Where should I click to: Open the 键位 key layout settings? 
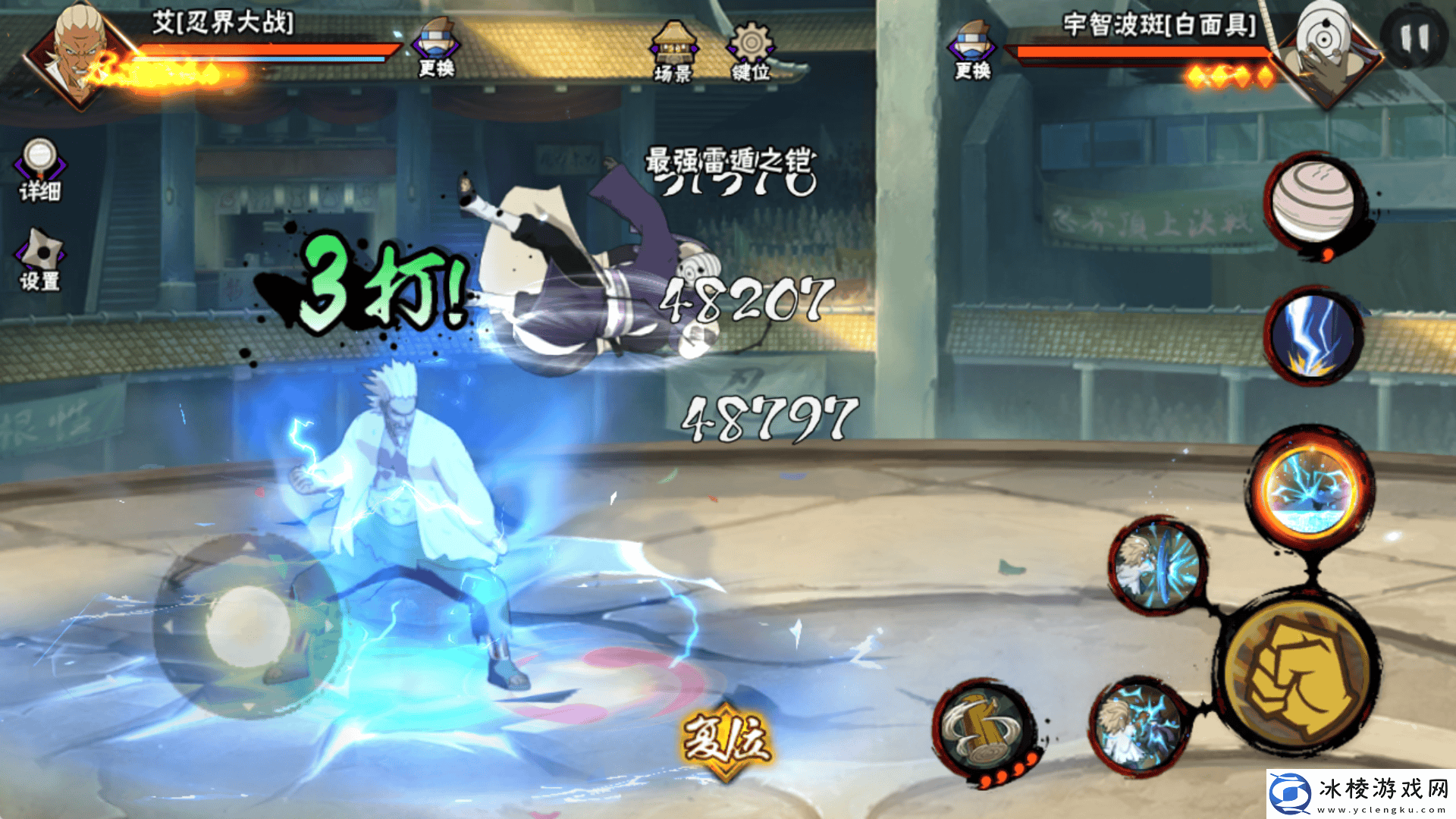coord(751,52)
